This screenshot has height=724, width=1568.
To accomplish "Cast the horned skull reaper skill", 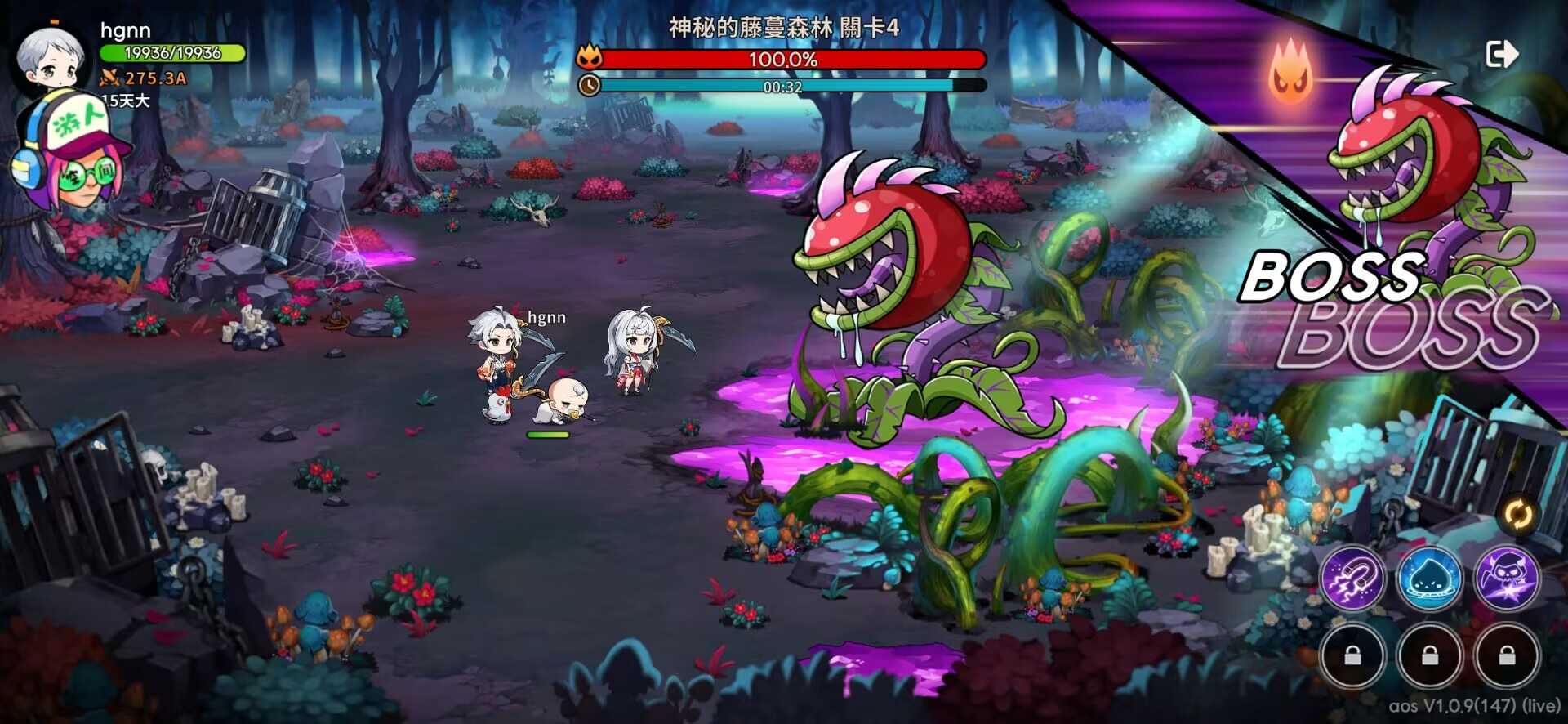I will click(1507, 579).
